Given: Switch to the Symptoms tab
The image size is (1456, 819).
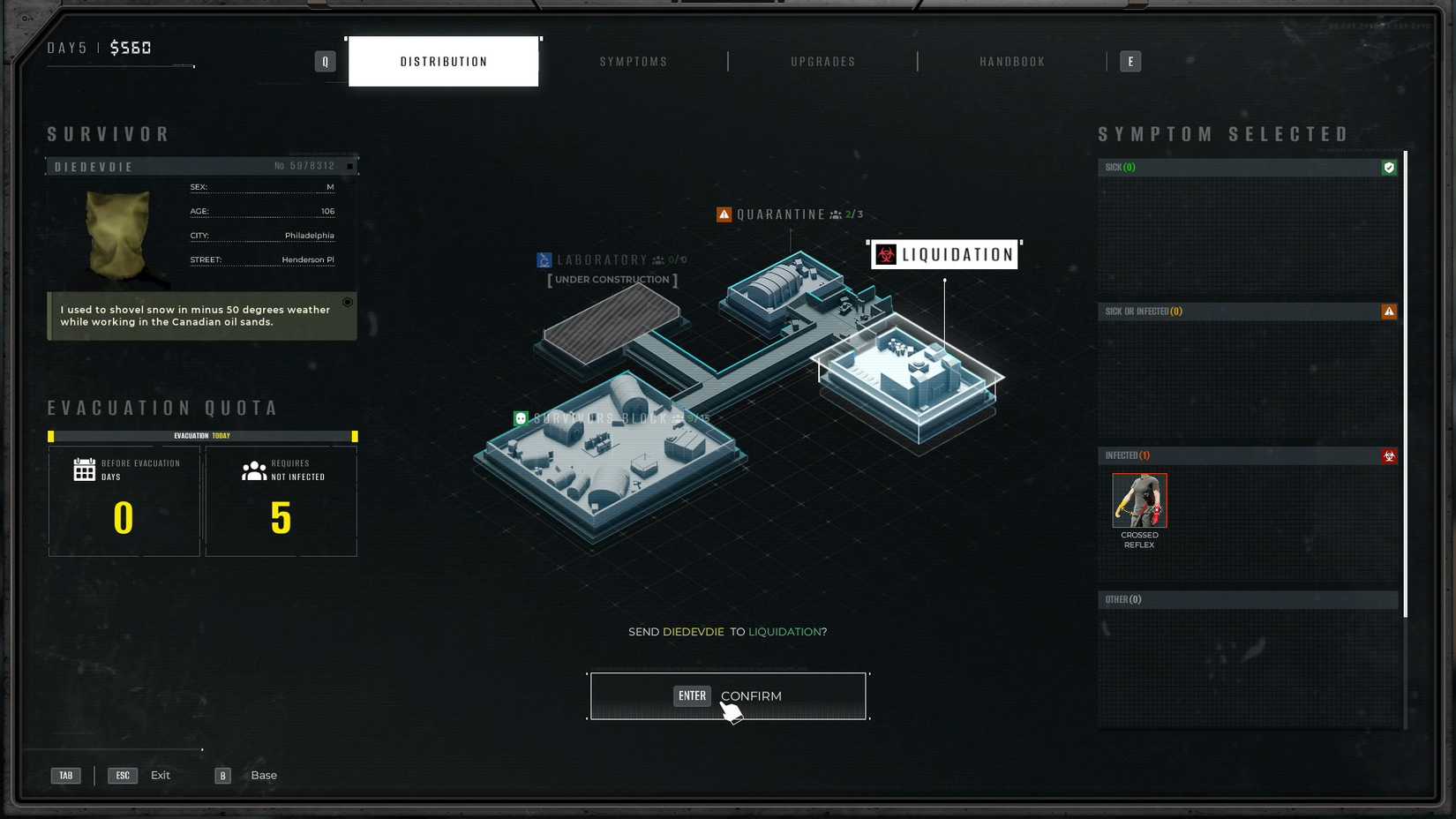Looking at the screenshot, I should tap(634, 61).
